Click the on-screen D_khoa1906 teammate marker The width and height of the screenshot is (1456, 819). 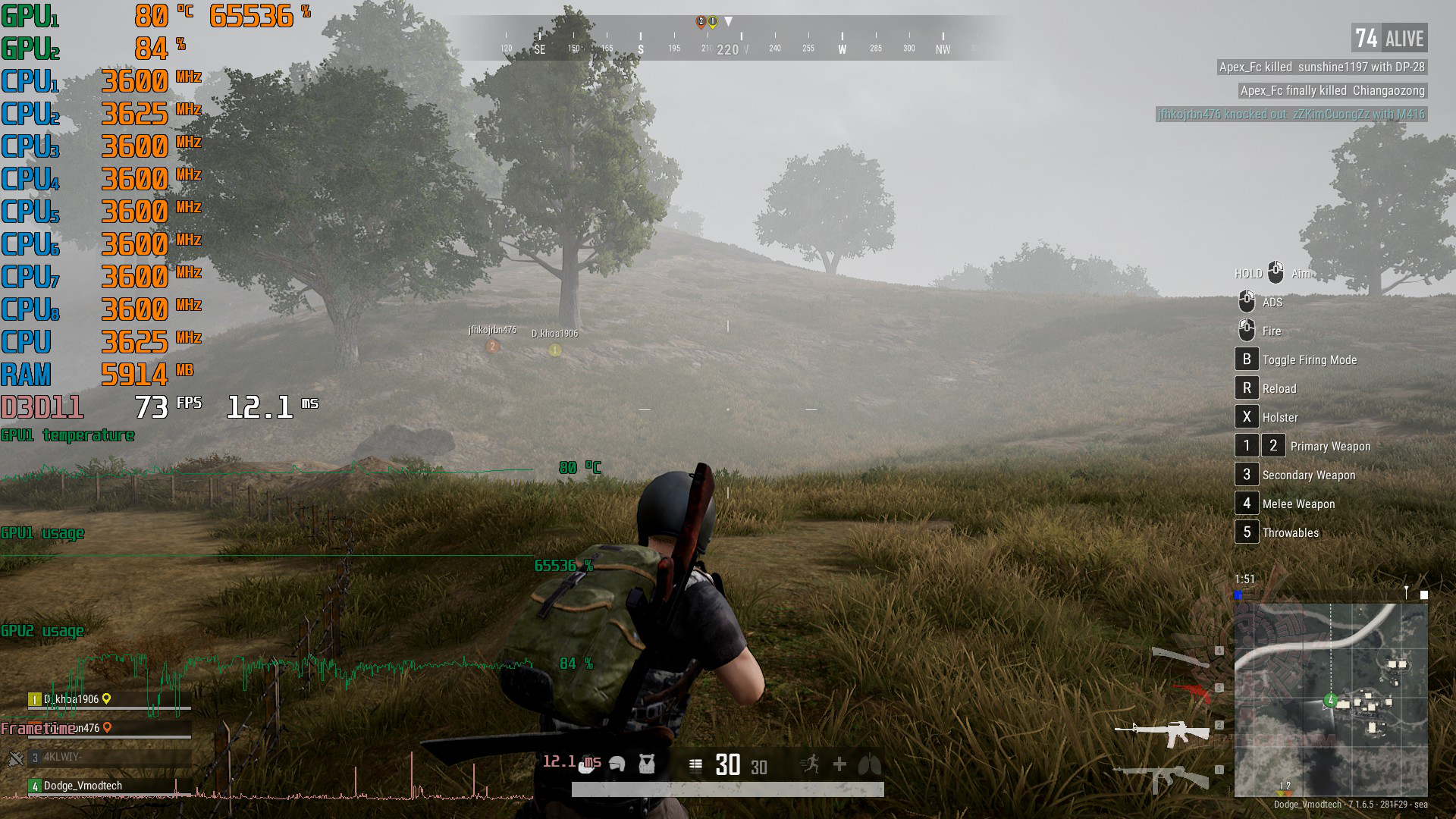click(x=555, y=350)
